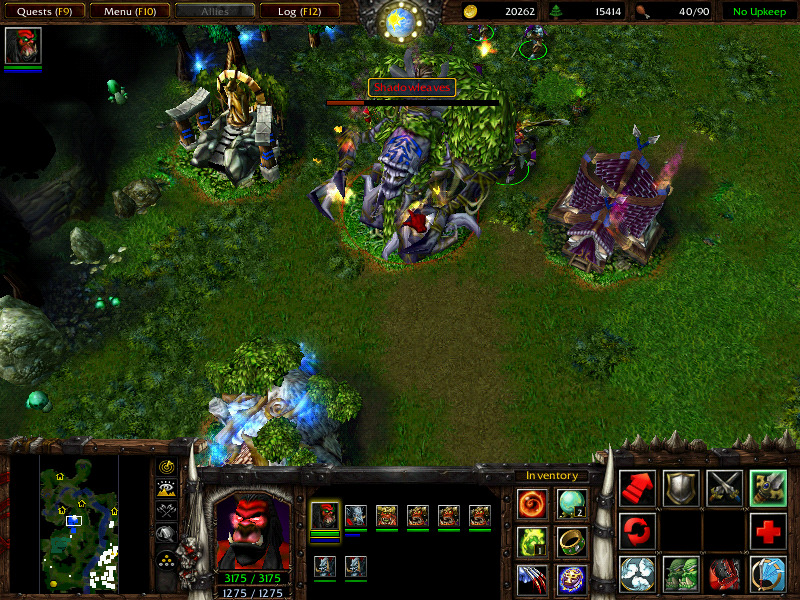This screenshot has width=800, height=600.
Task: Toggle minimap terrain display button
Action: (167, 489)
